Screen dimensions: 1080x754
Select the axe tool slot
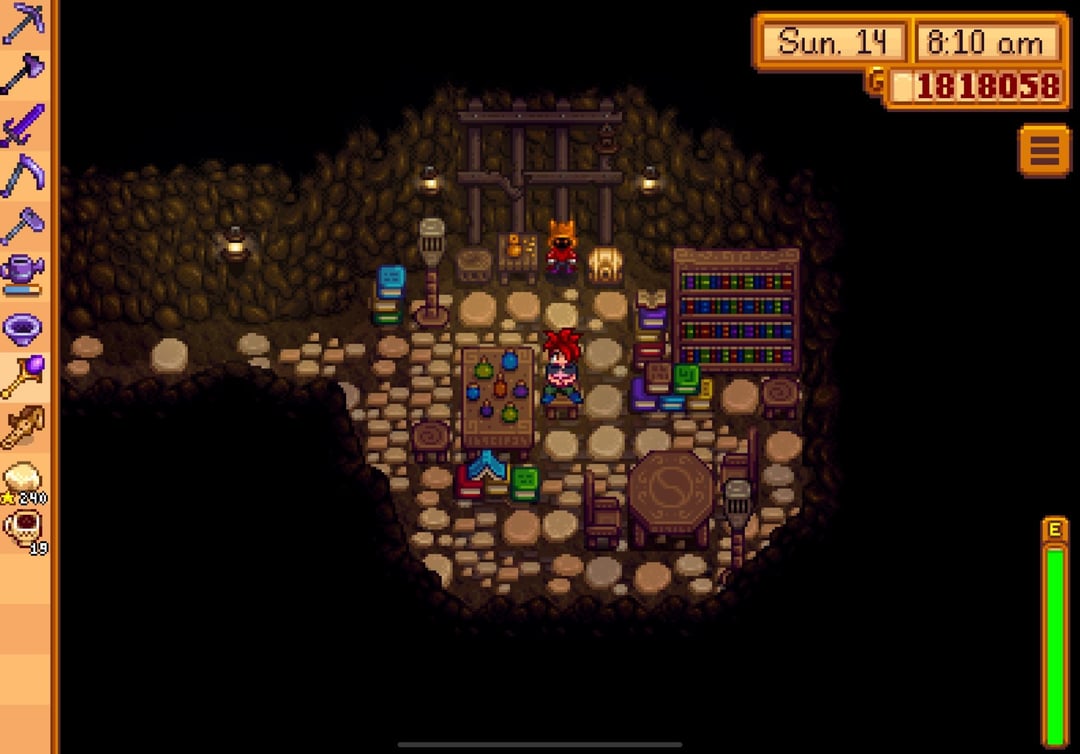(x=24, y=73)
